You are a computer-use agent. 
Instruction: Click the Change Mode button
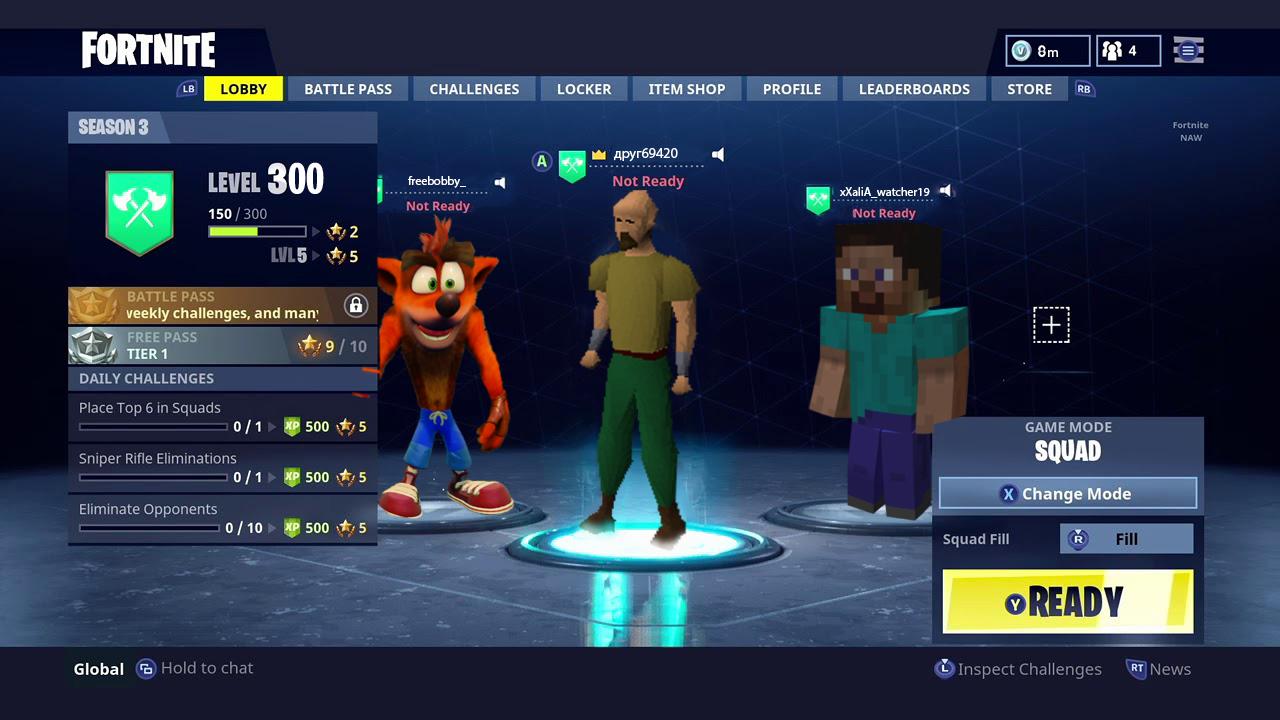1067,493
